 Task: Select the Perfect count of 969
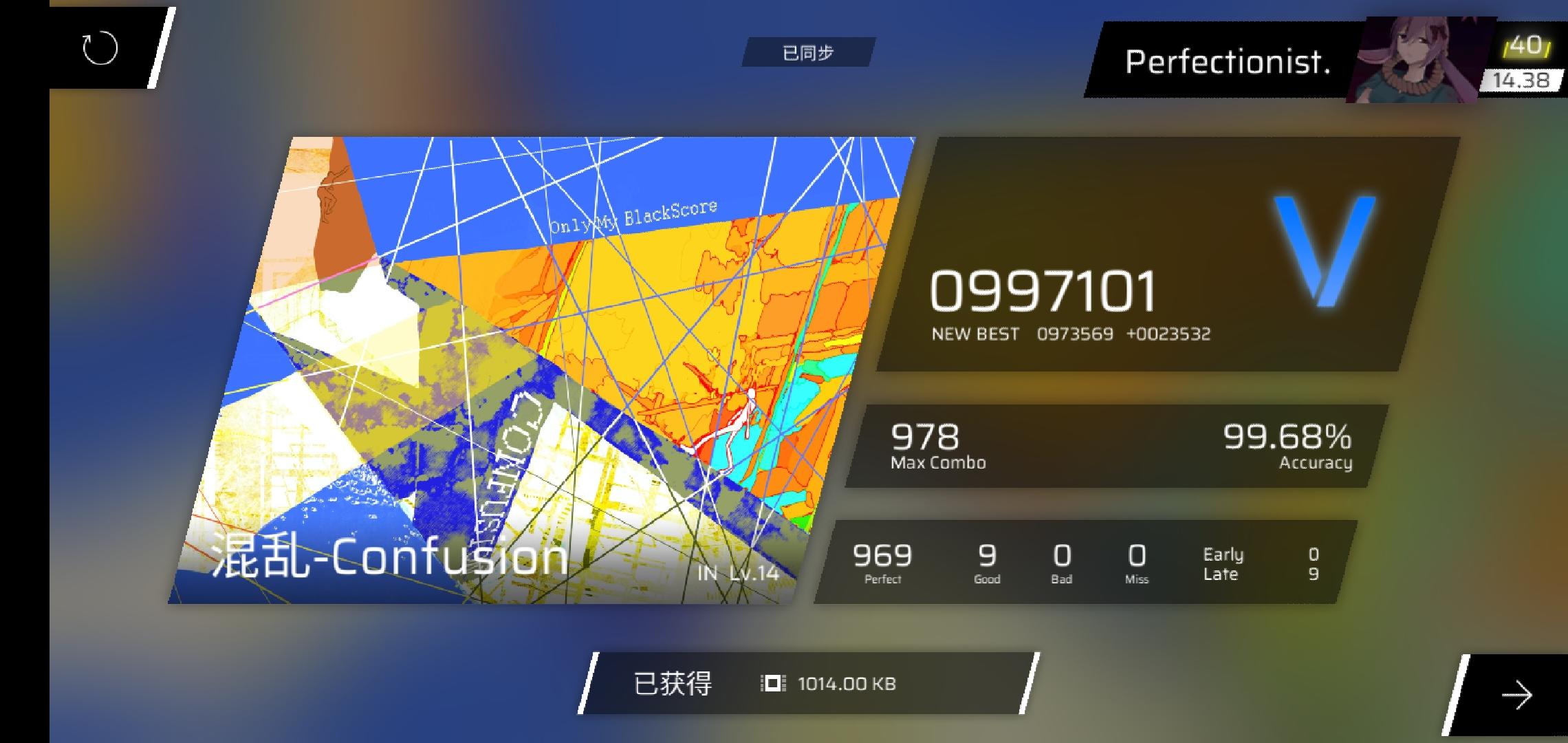point(882,556)
